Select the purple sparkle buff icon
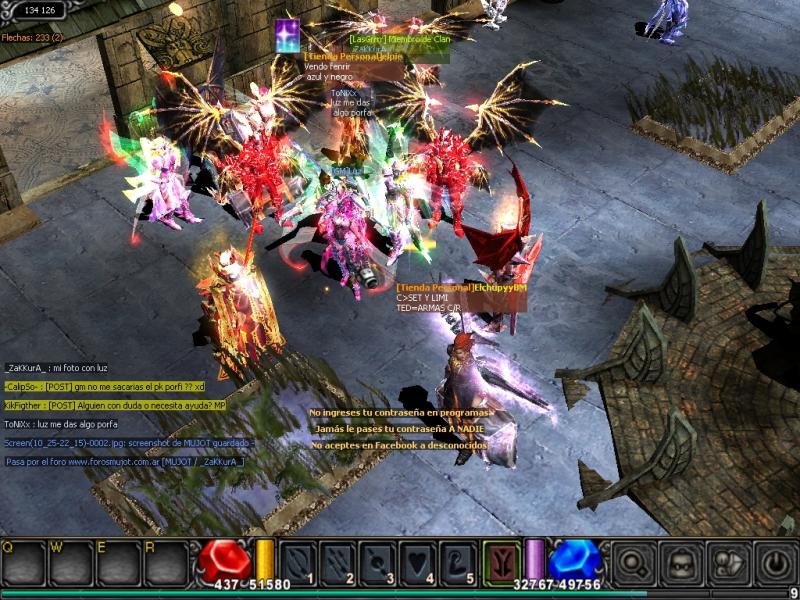The image size is (800, 600). [288, 33]
